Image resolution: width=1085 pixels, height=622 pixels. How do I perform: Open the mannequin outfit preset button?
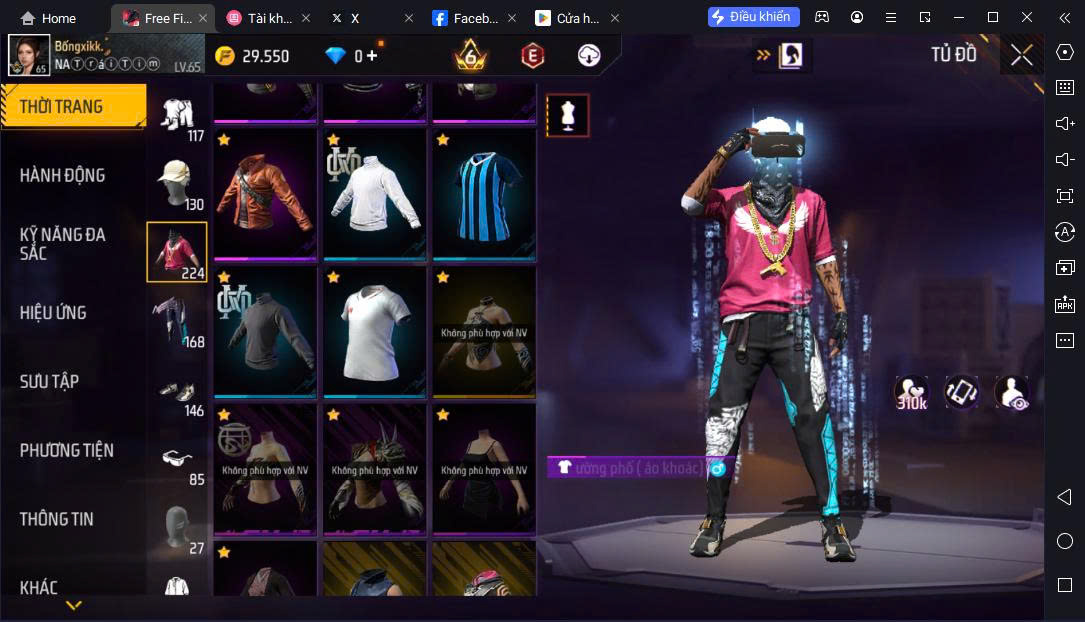pos(567,116)
